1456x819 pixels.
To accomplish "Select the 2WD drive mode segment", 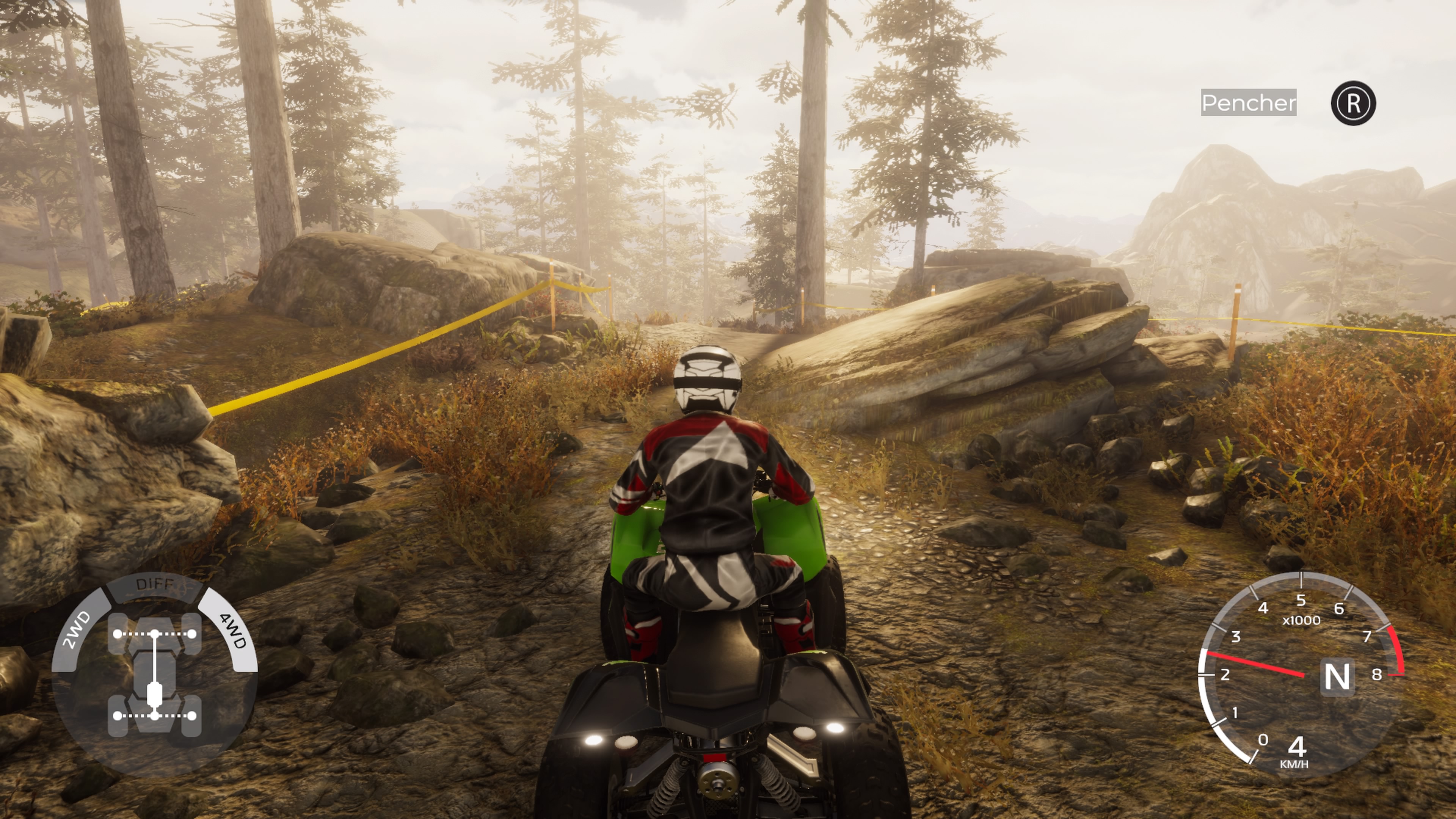I will [78, 630].
